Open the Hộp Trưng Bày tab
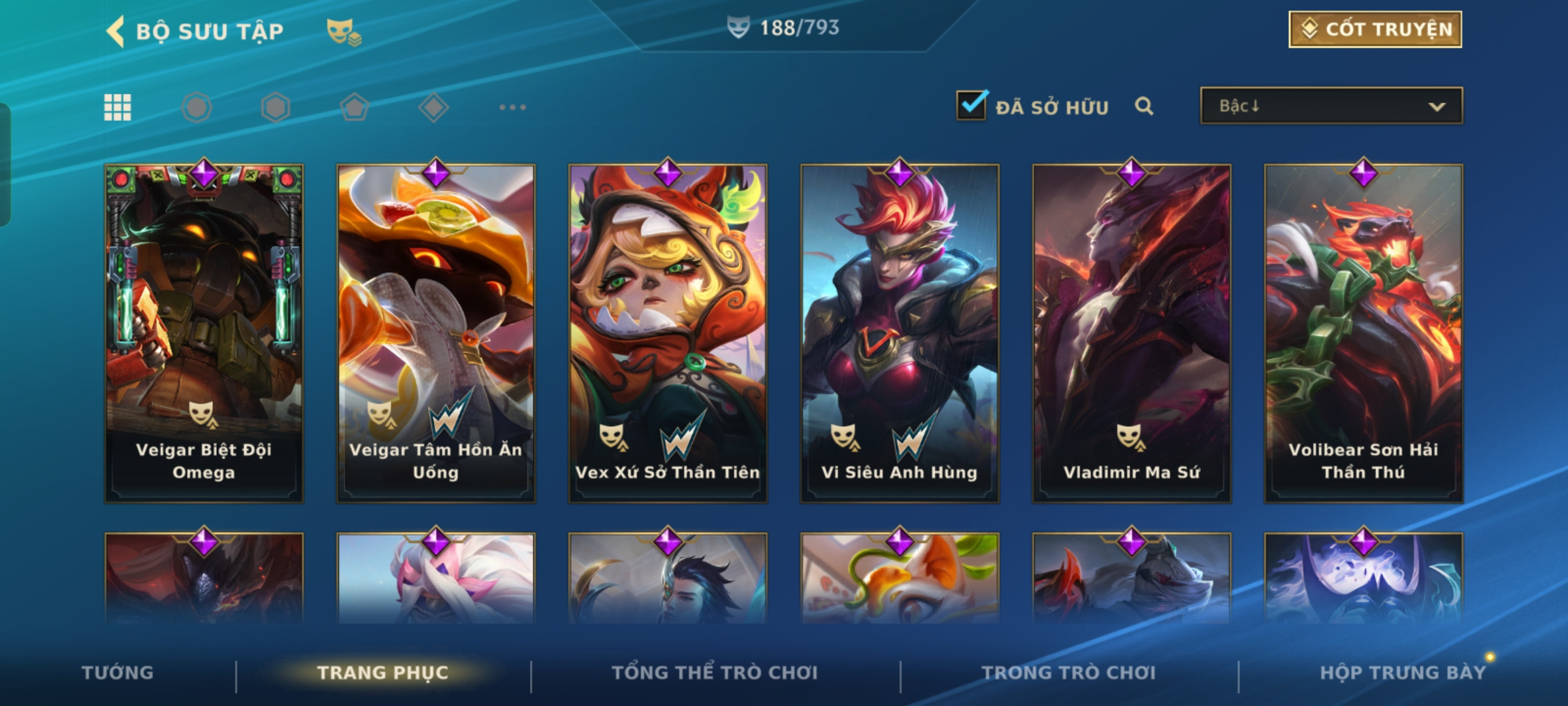Image resolution: width=1568 pixels, height=706 pixels. [x=1402, y=673]
